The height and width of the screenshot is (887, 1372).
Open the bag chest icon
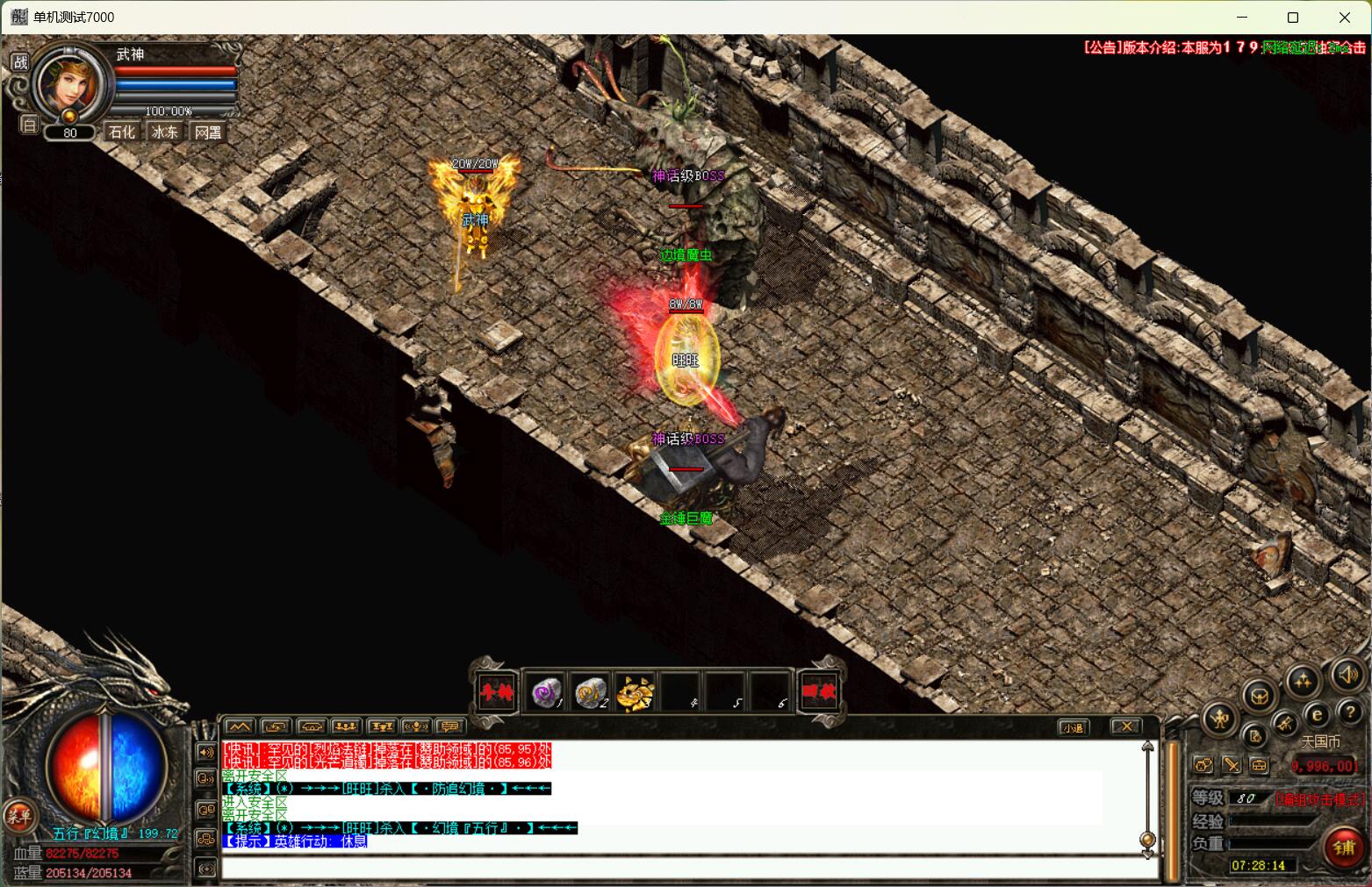click(x=1260, y=697)
